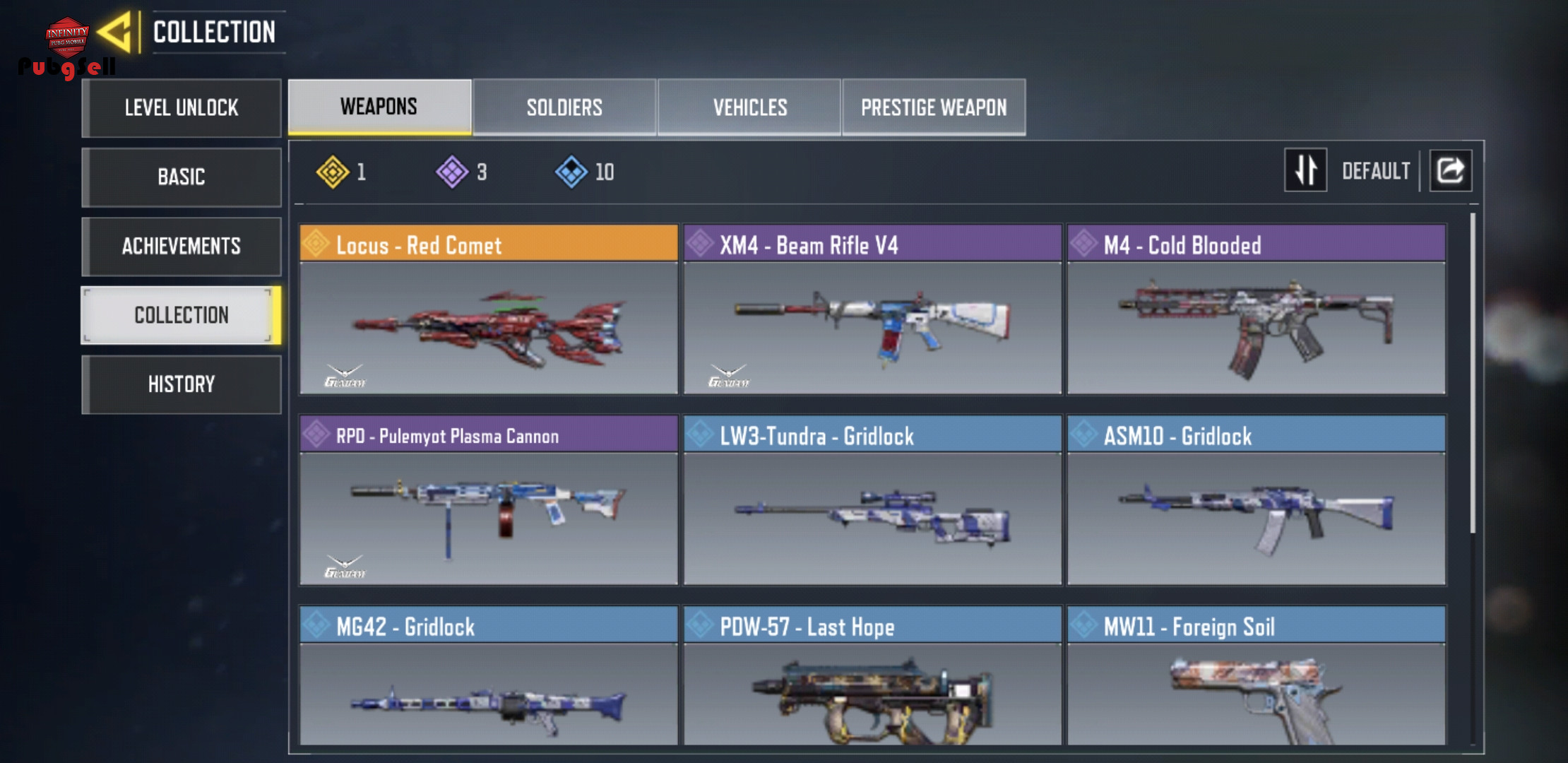Toggle the Default sort order button
The width and height of the screenshot is (1568, 763).
[1305, 170]
